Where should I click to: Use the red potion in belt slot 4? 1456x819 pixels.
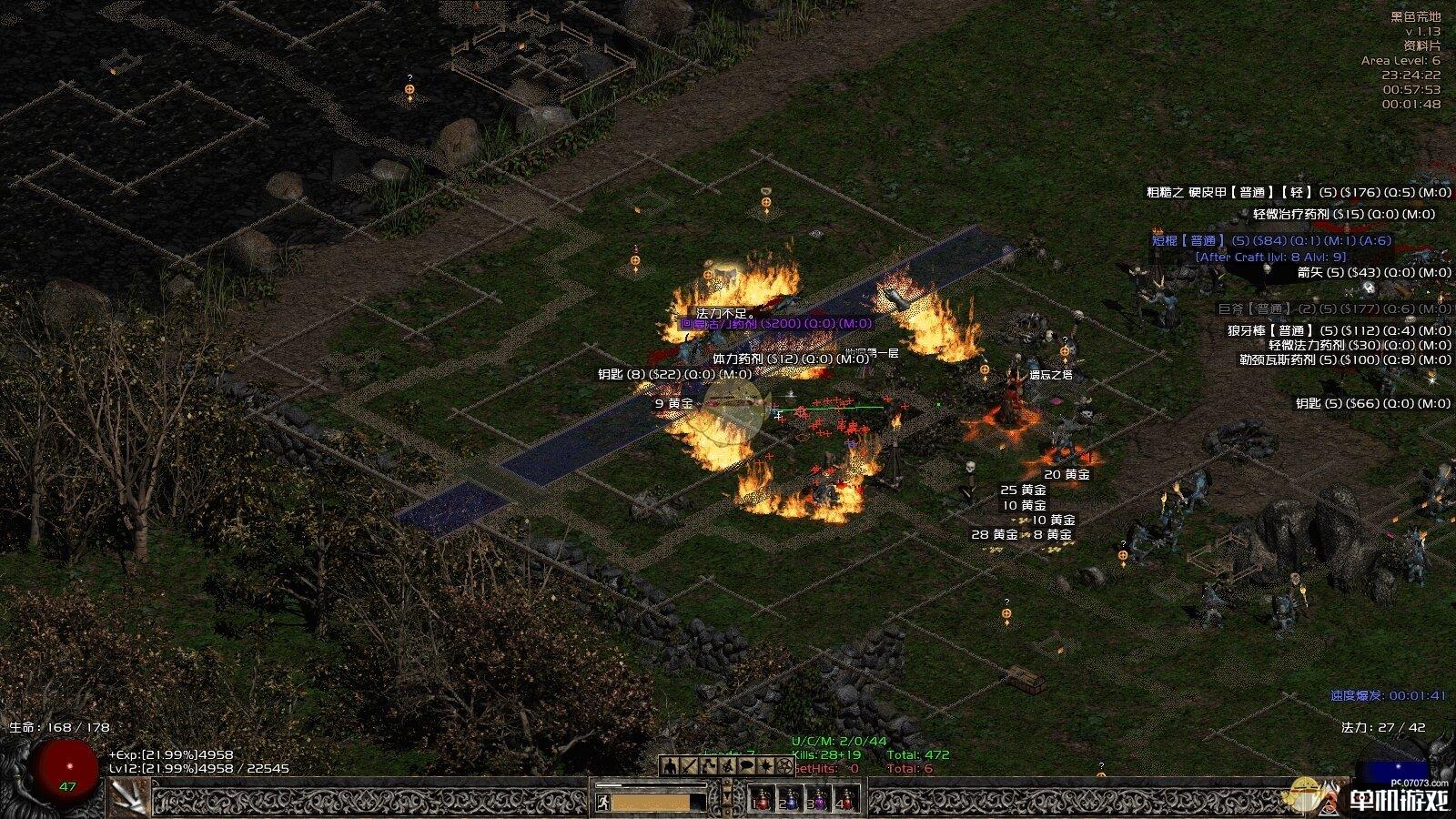[846, 800]
